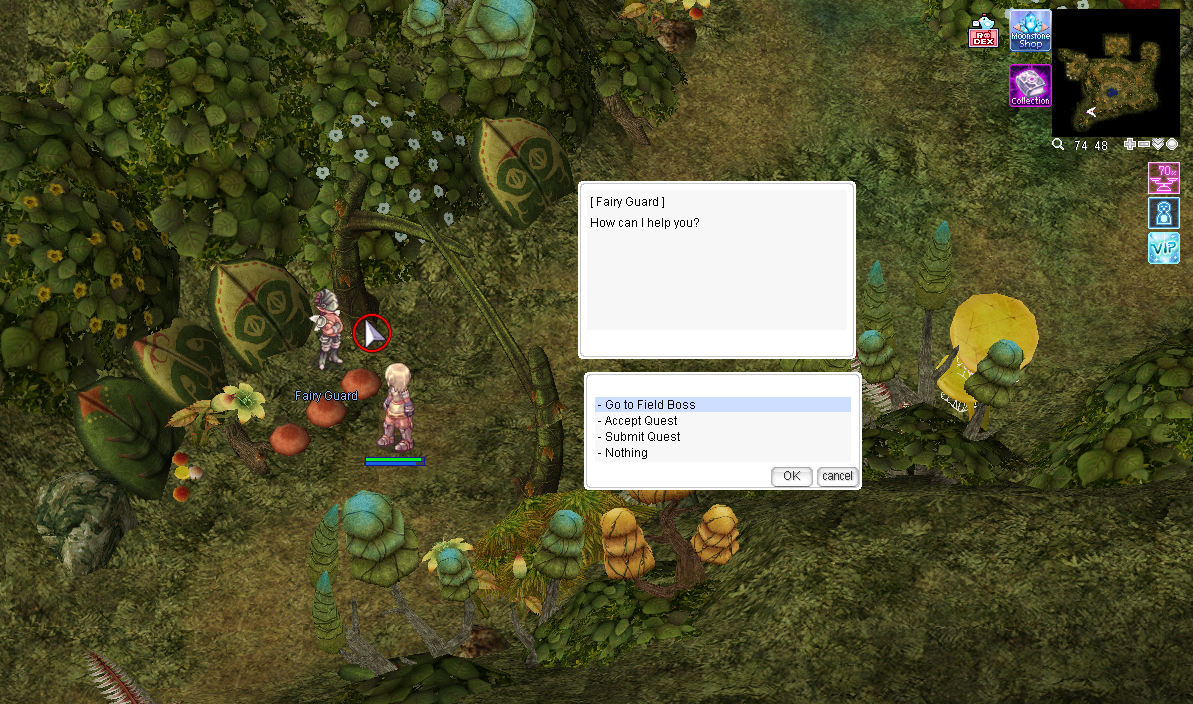Click the minimap
The width and height of the screenshot is (1193, 704).
pyautogui.click(x=1115, y=72)
